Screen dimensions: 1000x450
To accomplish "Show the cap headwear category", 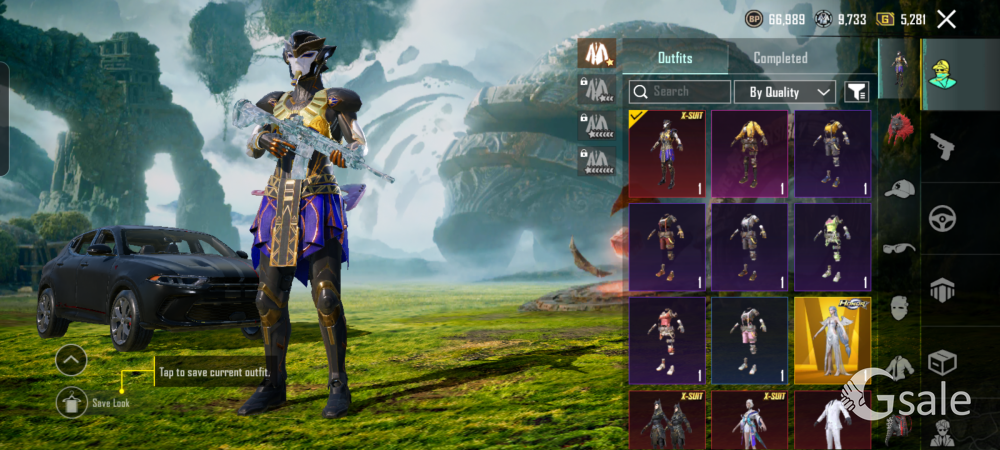I will [899, 189].
